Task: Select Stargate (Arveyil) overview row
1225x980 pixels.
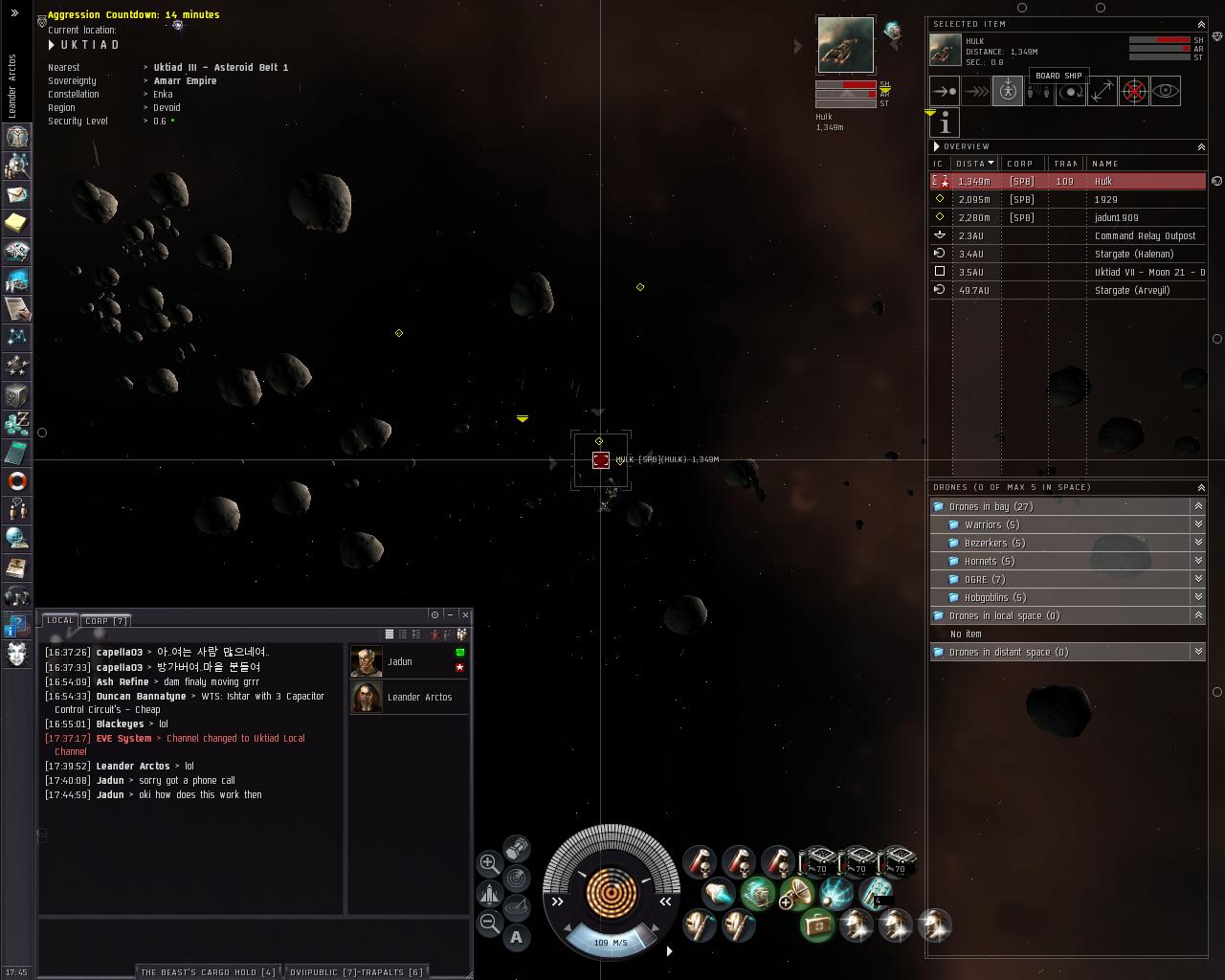Action: pos(1133,290)
